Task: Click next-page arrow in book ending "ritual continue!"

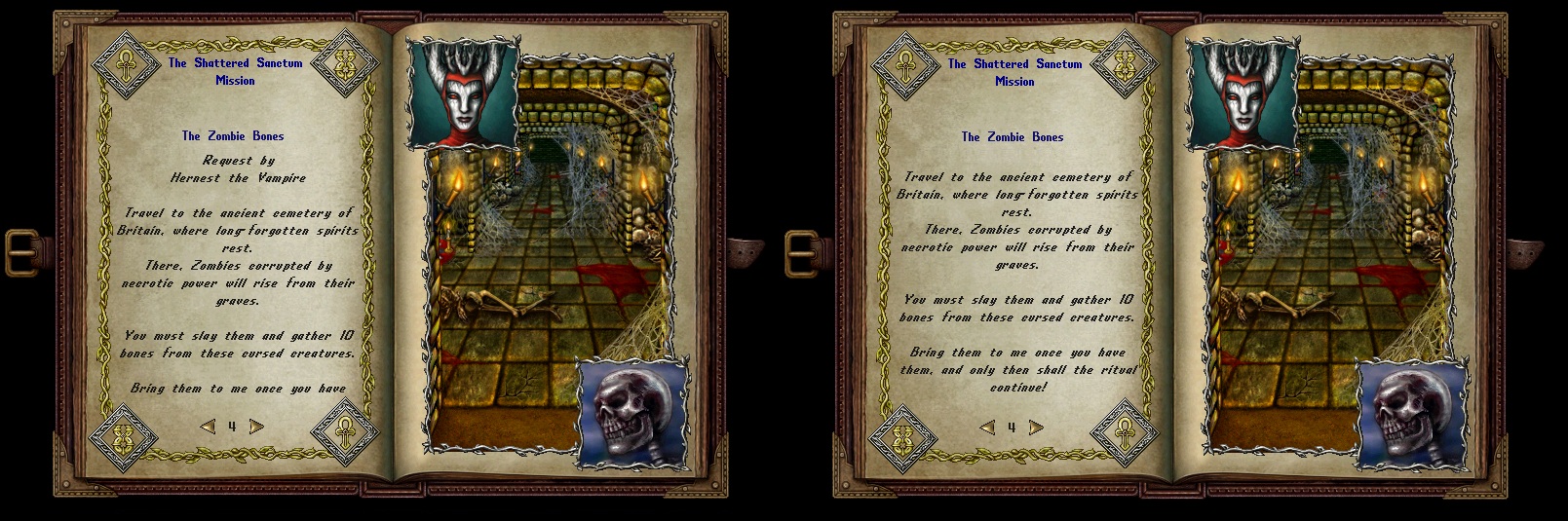Action: click(1036, 428)
